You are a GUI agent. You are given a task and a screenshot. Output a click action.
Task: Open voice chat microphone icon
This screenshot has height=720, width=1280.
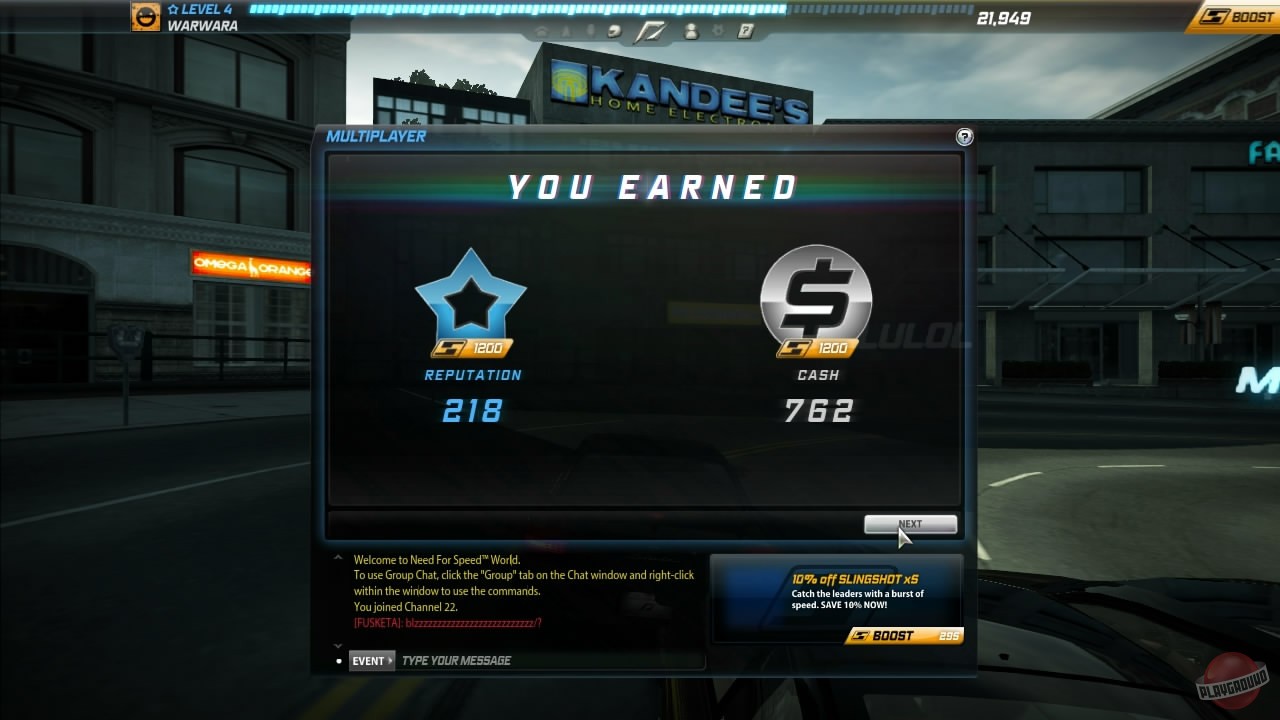tap(591, 31)
